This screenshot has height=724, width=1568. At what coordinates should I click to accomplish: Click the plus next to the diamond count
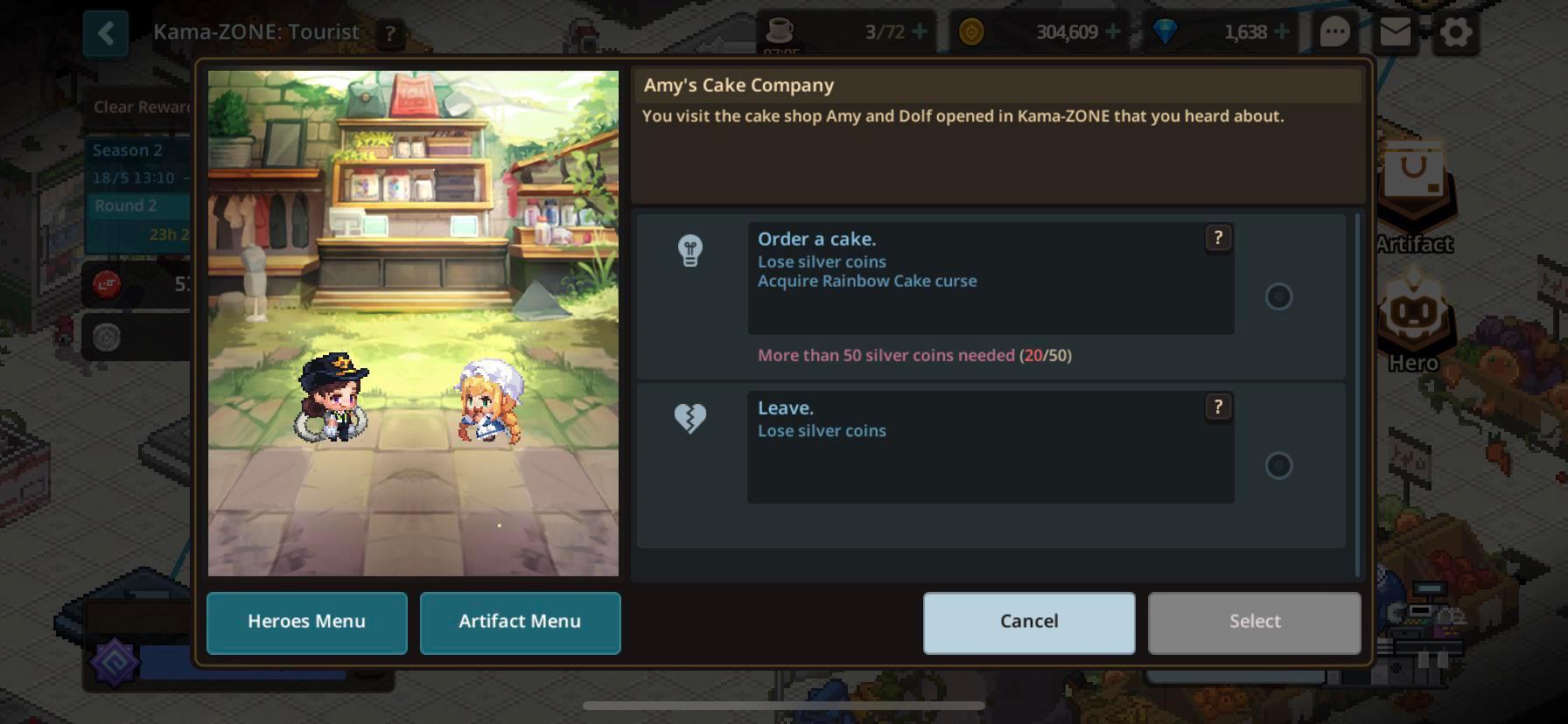click(1284, 31)
